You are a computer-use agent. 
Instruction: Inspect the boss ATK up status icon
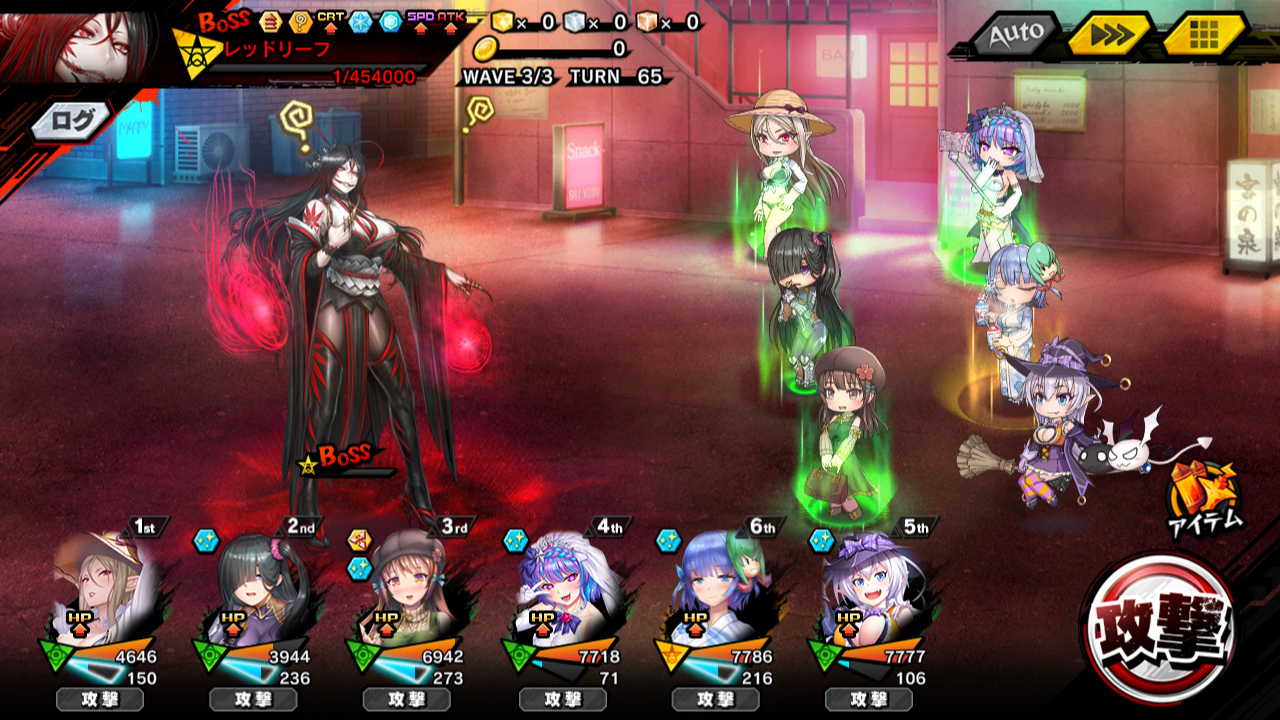coord(449,21)
